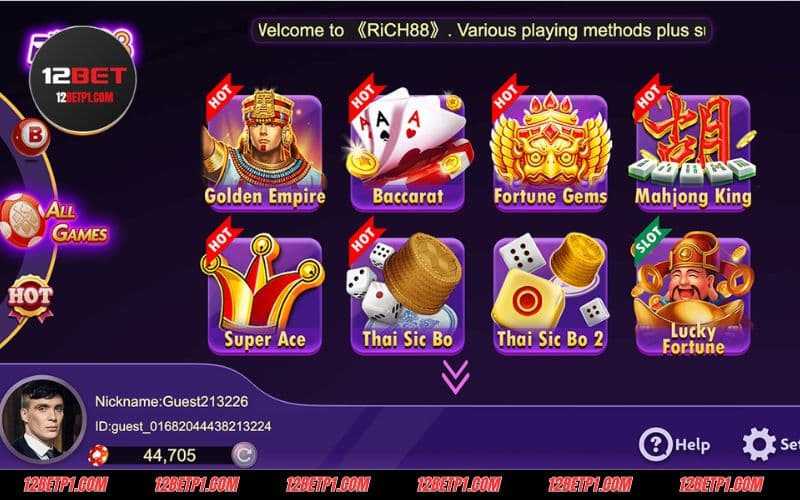Play the Super Ace game

(264, 296)
